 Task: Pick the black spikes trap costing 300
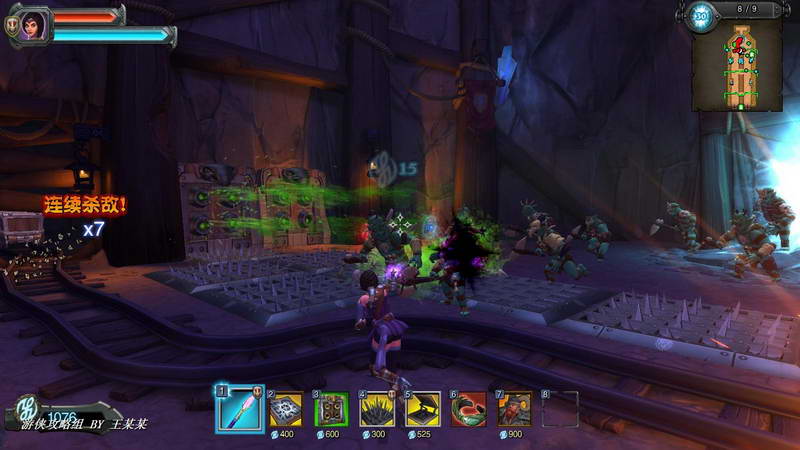[x=377, y=409]
